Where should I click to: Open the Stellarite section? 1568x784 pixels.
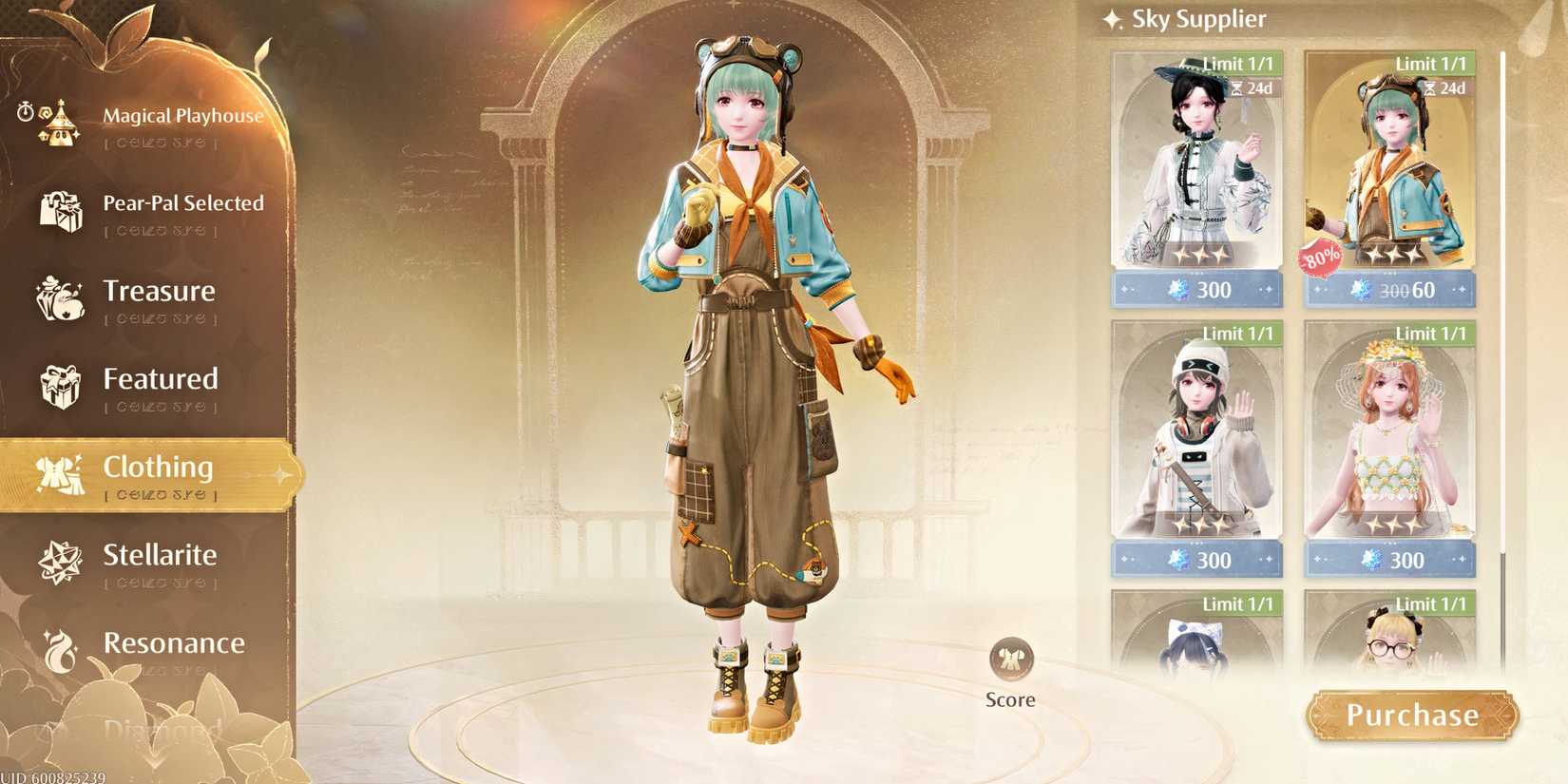coord(161,555)
